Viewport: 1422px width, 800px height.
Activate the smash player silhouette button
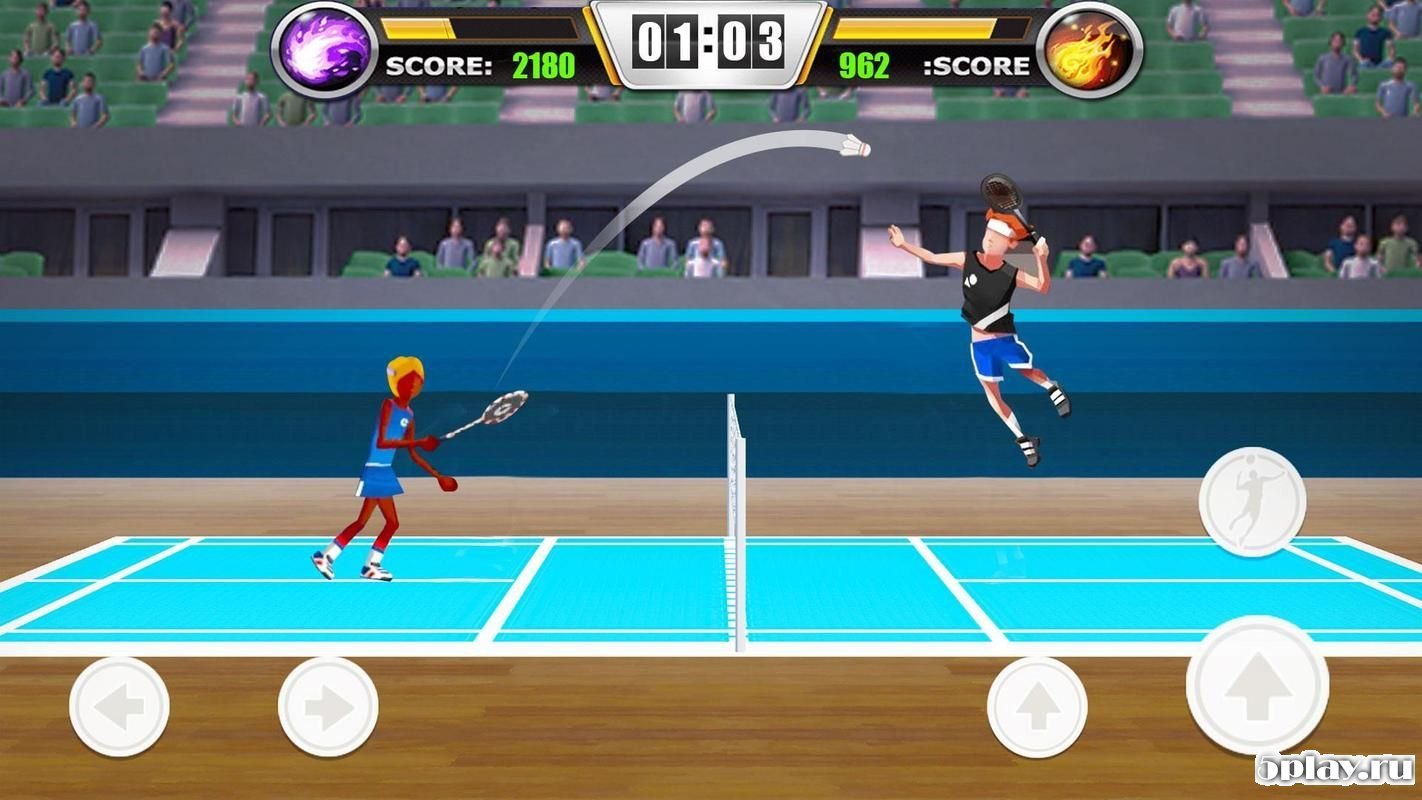tap(1252, 501)
